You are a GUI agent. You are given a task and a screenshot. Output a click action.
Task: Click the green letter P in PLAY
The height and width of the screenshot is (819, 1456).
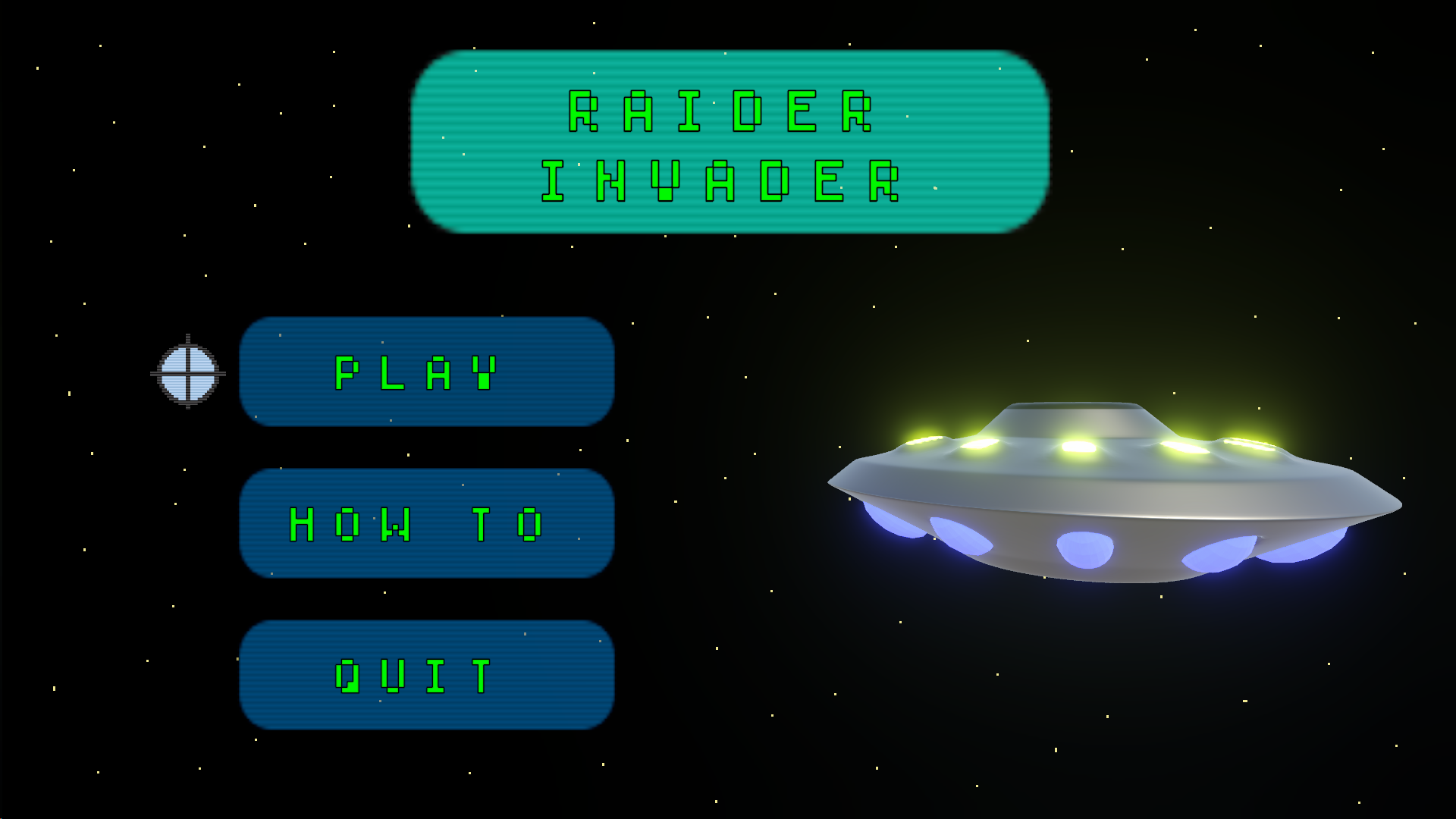[x=345, y=373]
